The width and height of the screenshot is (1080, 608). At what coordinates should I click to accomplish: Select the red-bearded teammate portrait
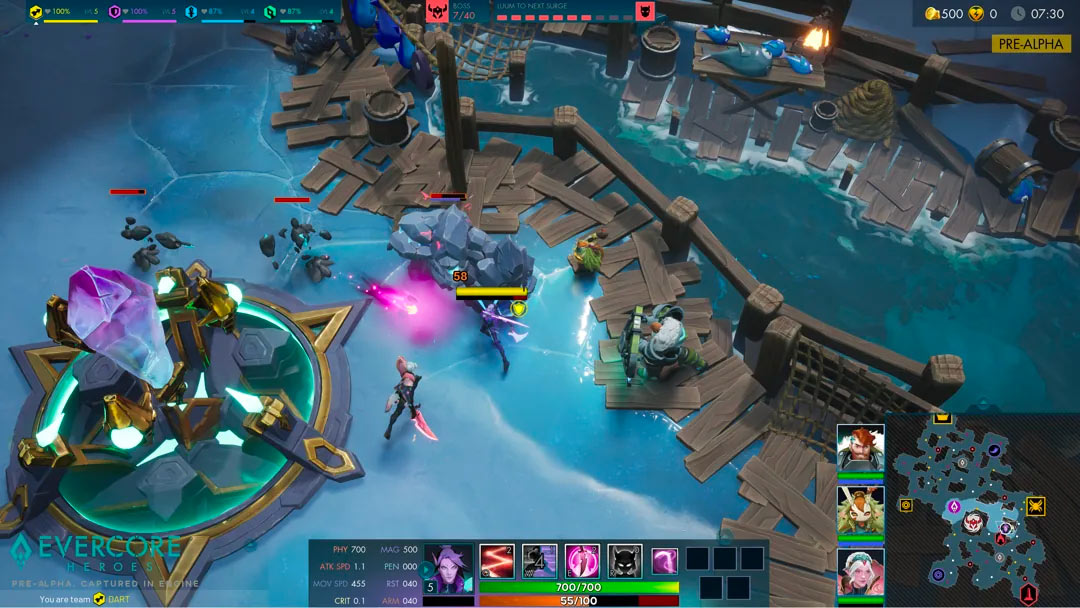coord(860,448)
